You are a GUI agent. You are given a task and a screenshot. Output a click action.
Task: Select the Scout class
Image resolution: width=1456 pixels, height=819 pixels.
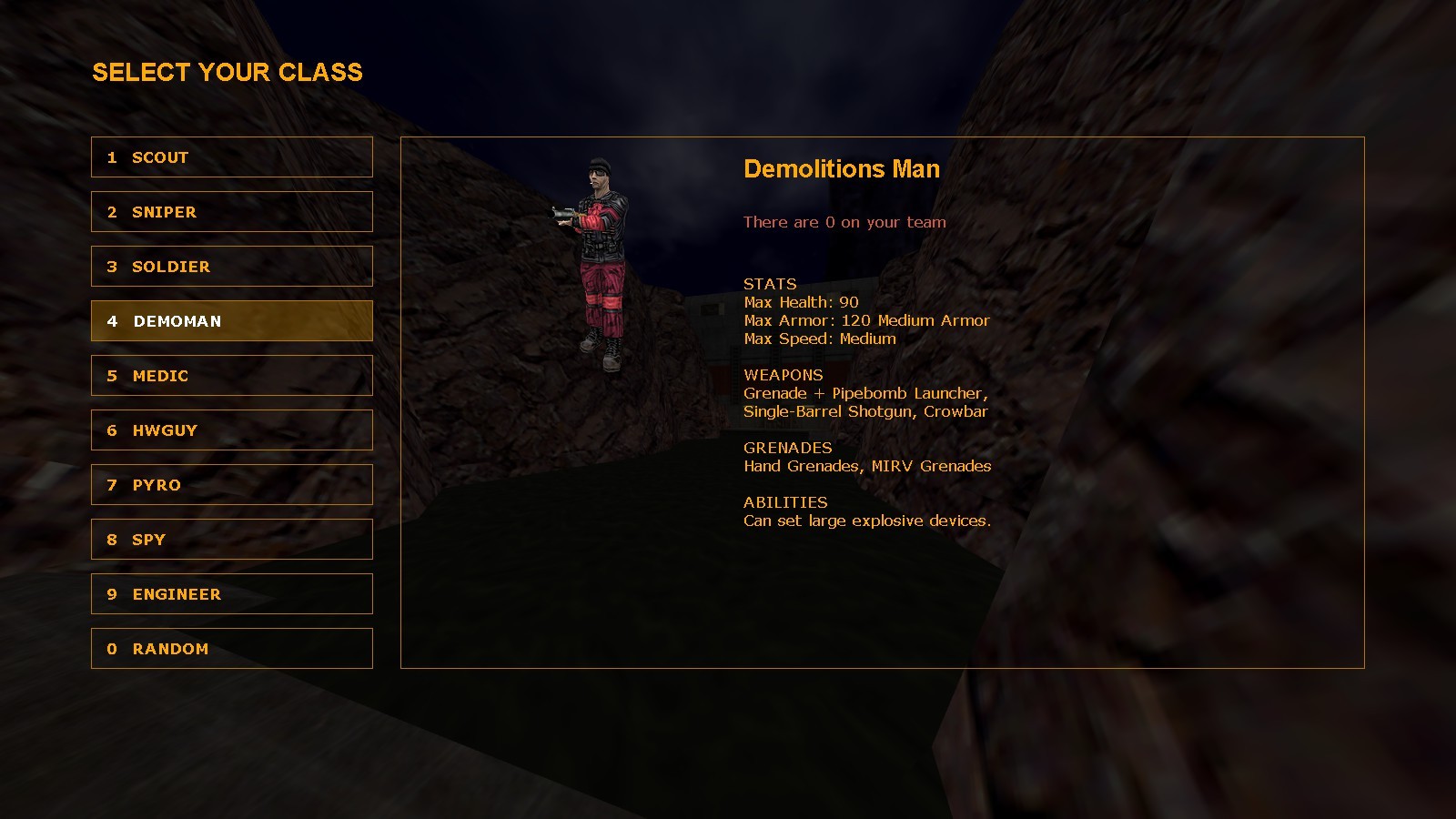[x=231, y=157]
